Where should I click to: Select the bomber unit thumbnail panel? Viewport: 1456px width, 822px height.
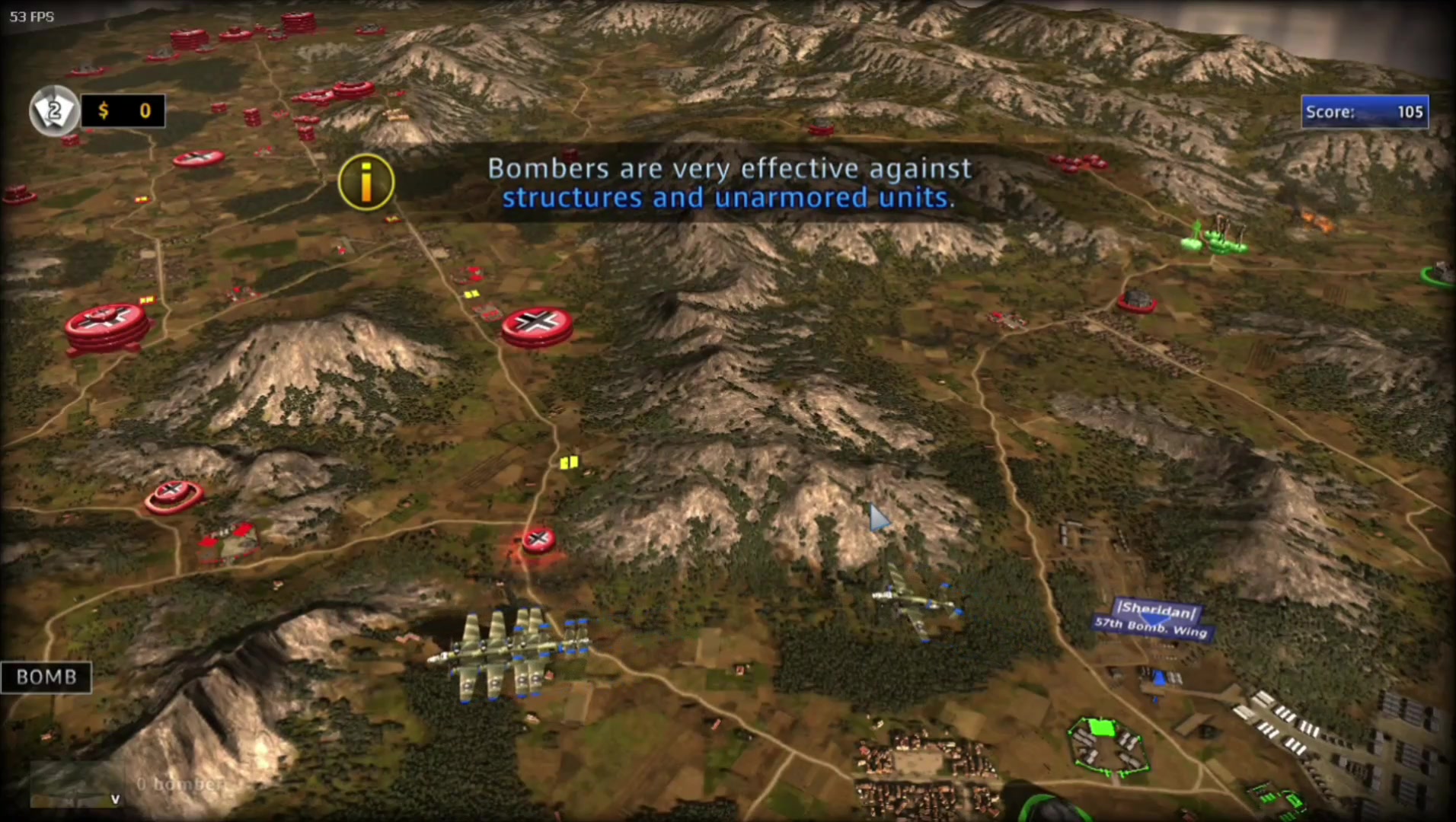[x=76, y=784]
